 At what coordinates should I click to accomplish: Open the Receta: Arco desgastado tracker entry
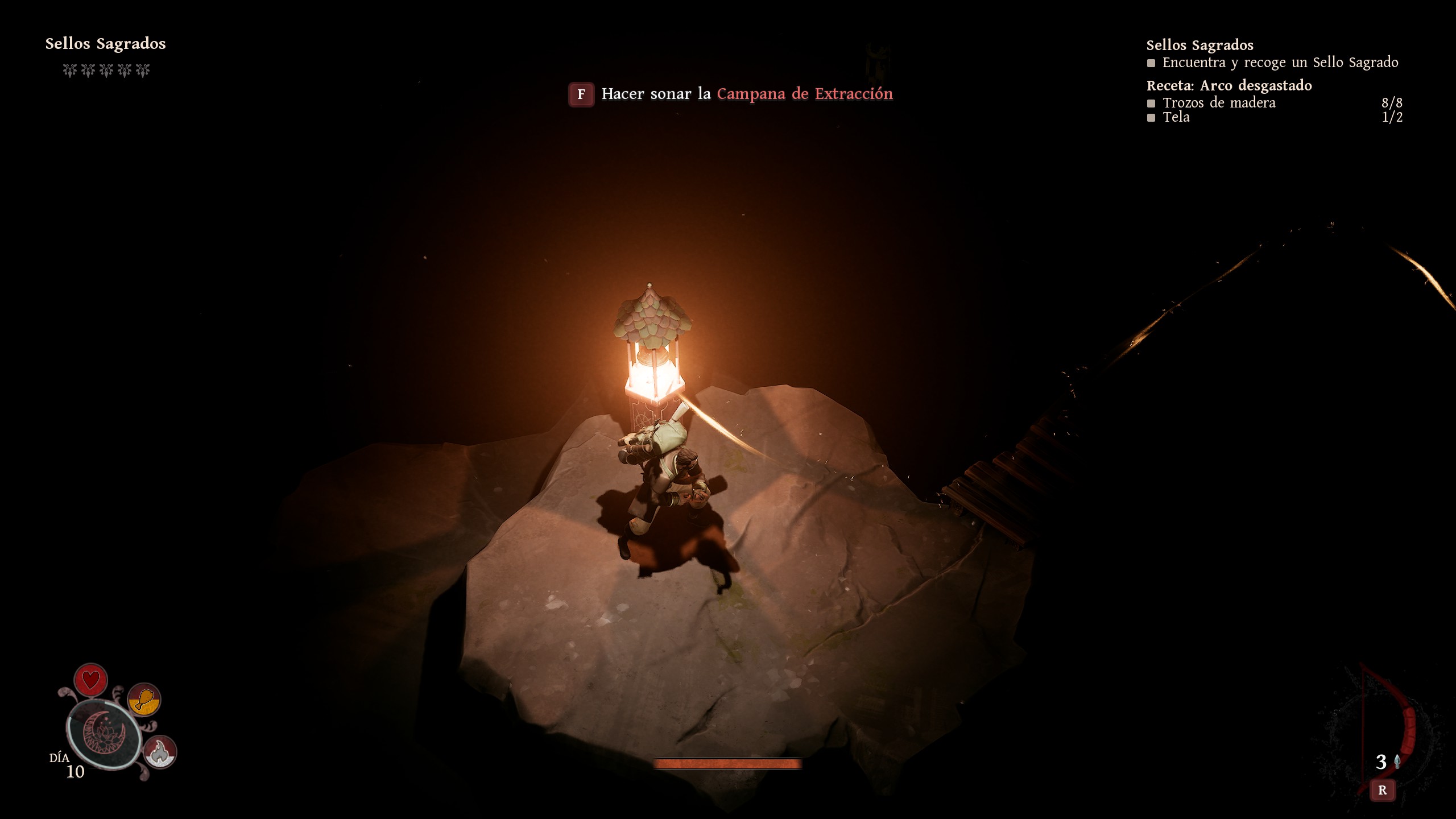(1229, 86)
